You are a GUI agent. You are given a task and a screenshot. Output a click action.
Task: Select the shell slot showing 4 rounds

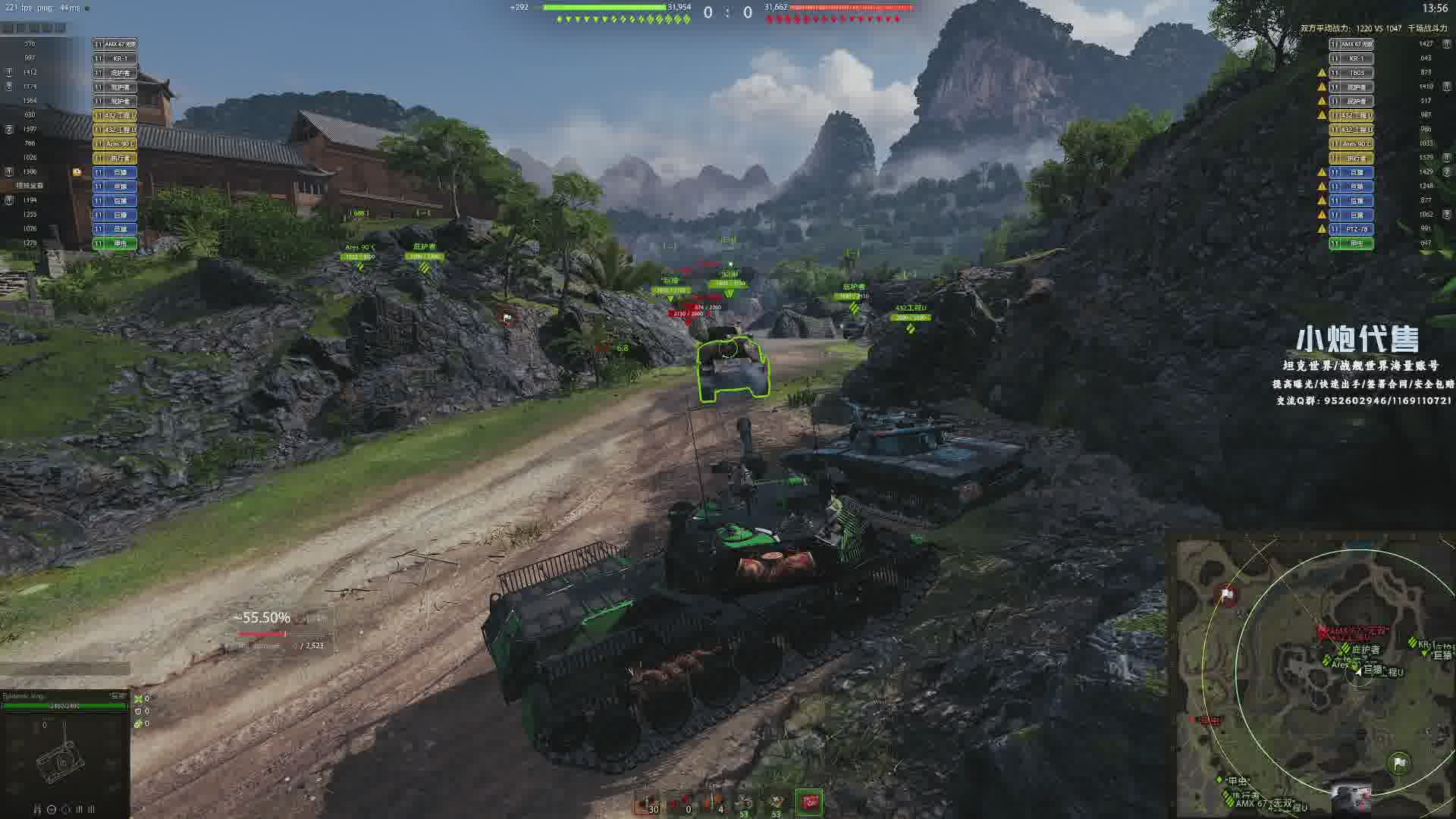tap(714, 803)
